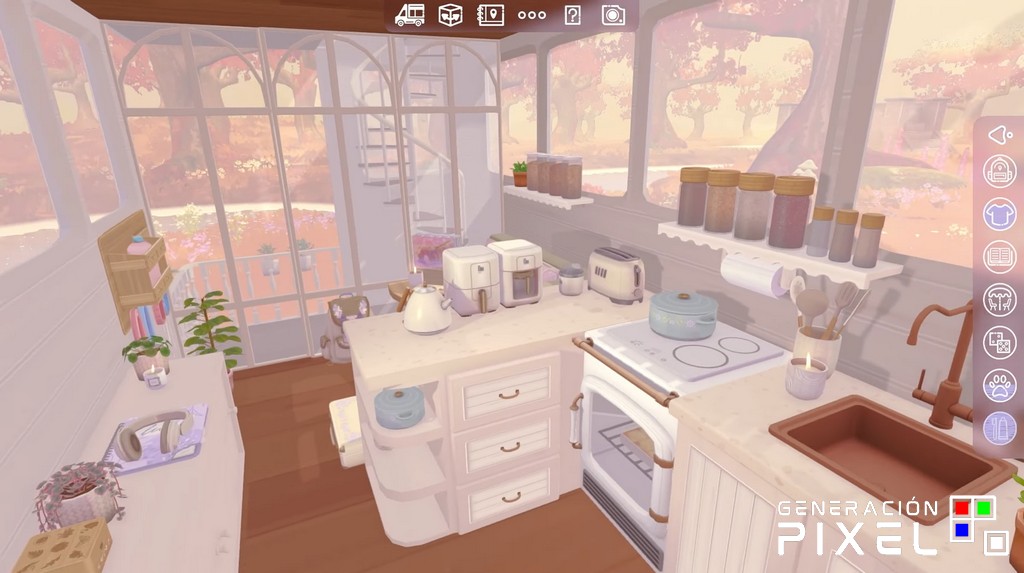Open the map journal notebook
1024x573 pixels.
[x=490, y=15]
